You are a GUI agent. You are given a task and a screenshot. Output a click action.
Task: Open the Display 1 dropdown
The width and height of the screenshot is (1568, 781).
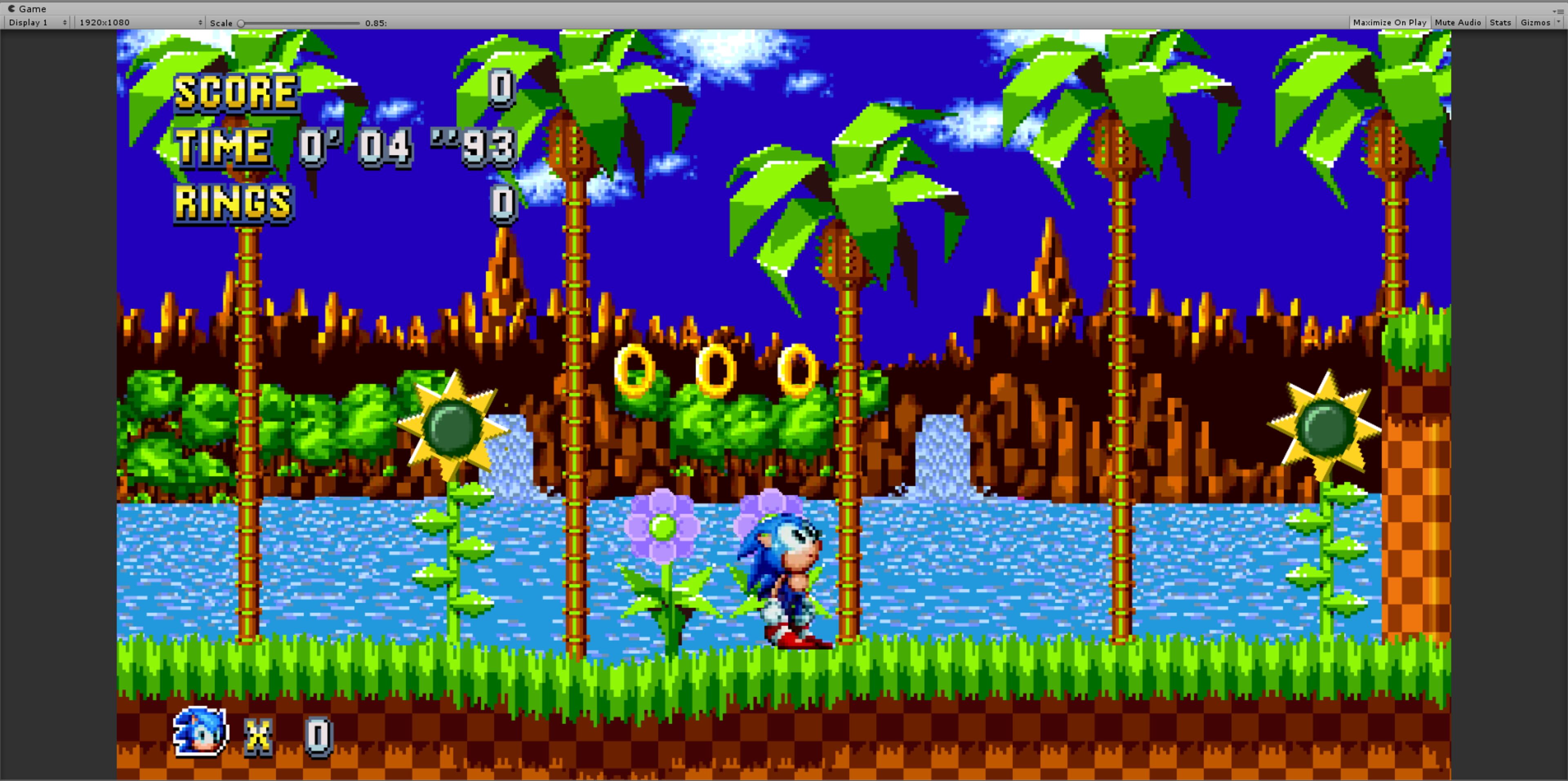point(36,22)
